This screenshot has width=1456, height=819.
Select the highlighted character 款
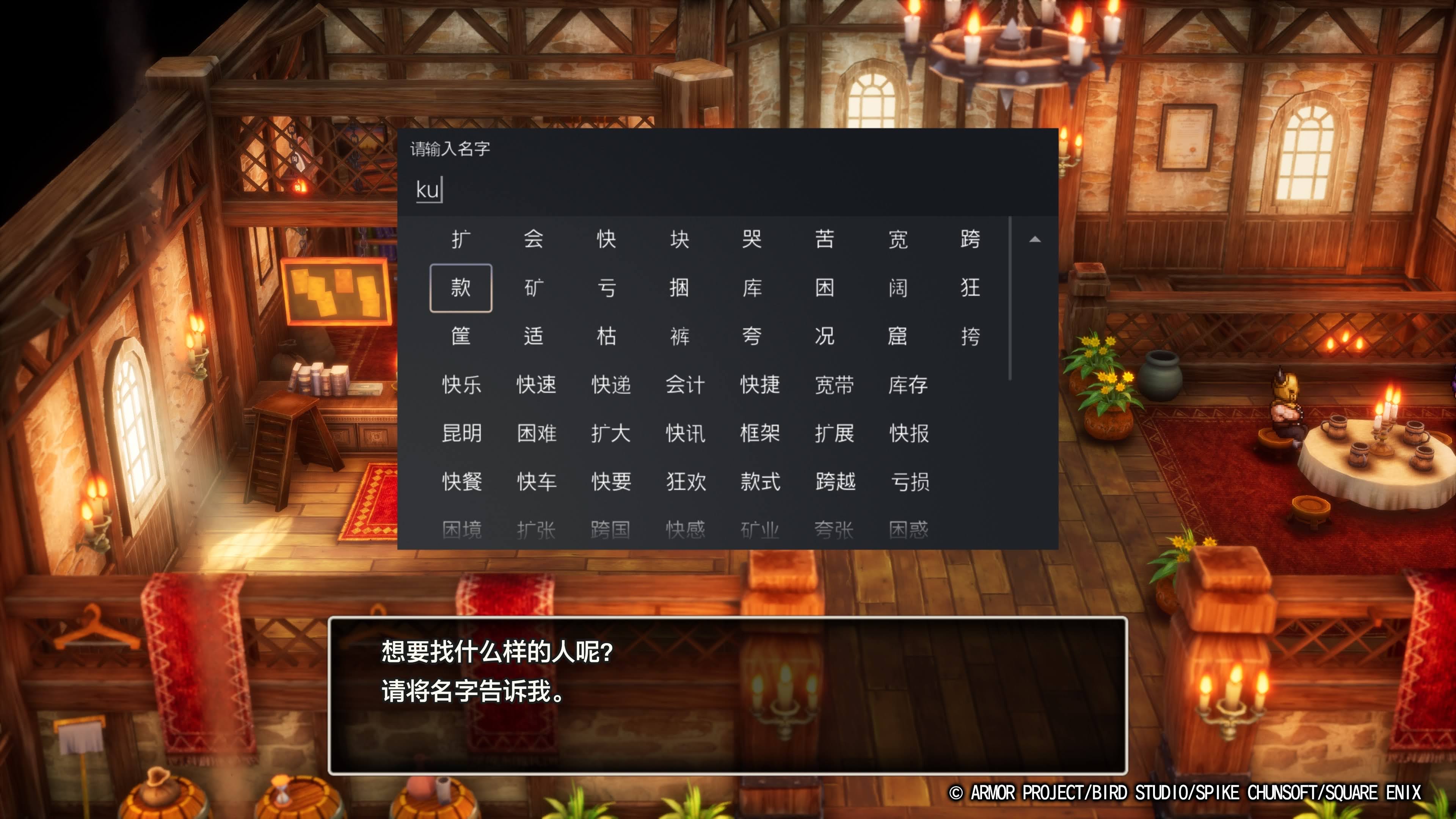[x=461, y=288]
